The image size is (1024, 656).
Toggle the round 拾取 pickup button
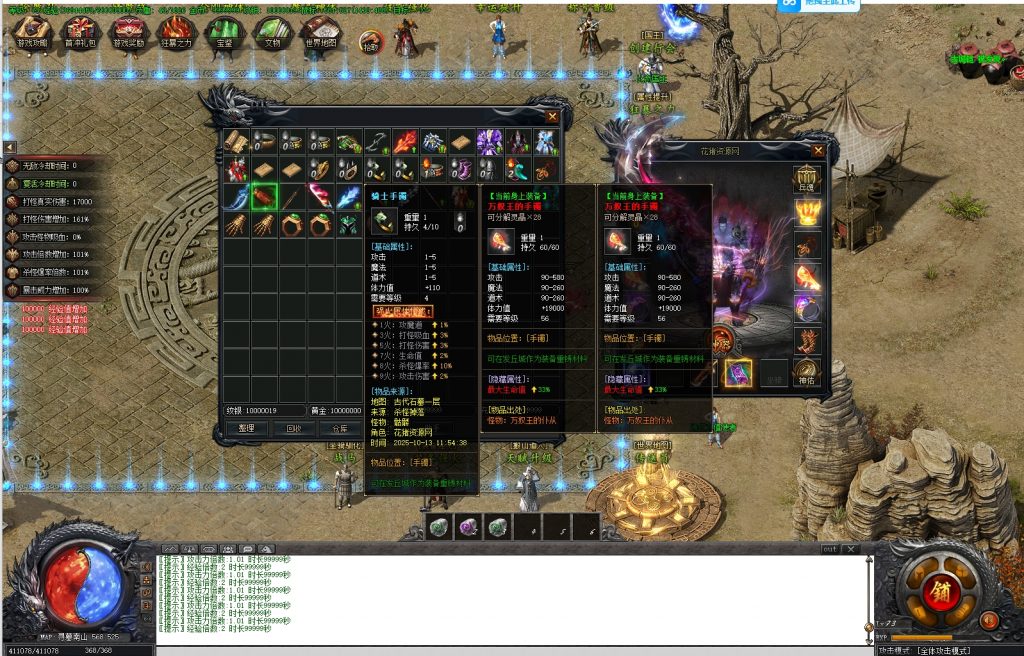pyautogui.click(x=369, y=42)
